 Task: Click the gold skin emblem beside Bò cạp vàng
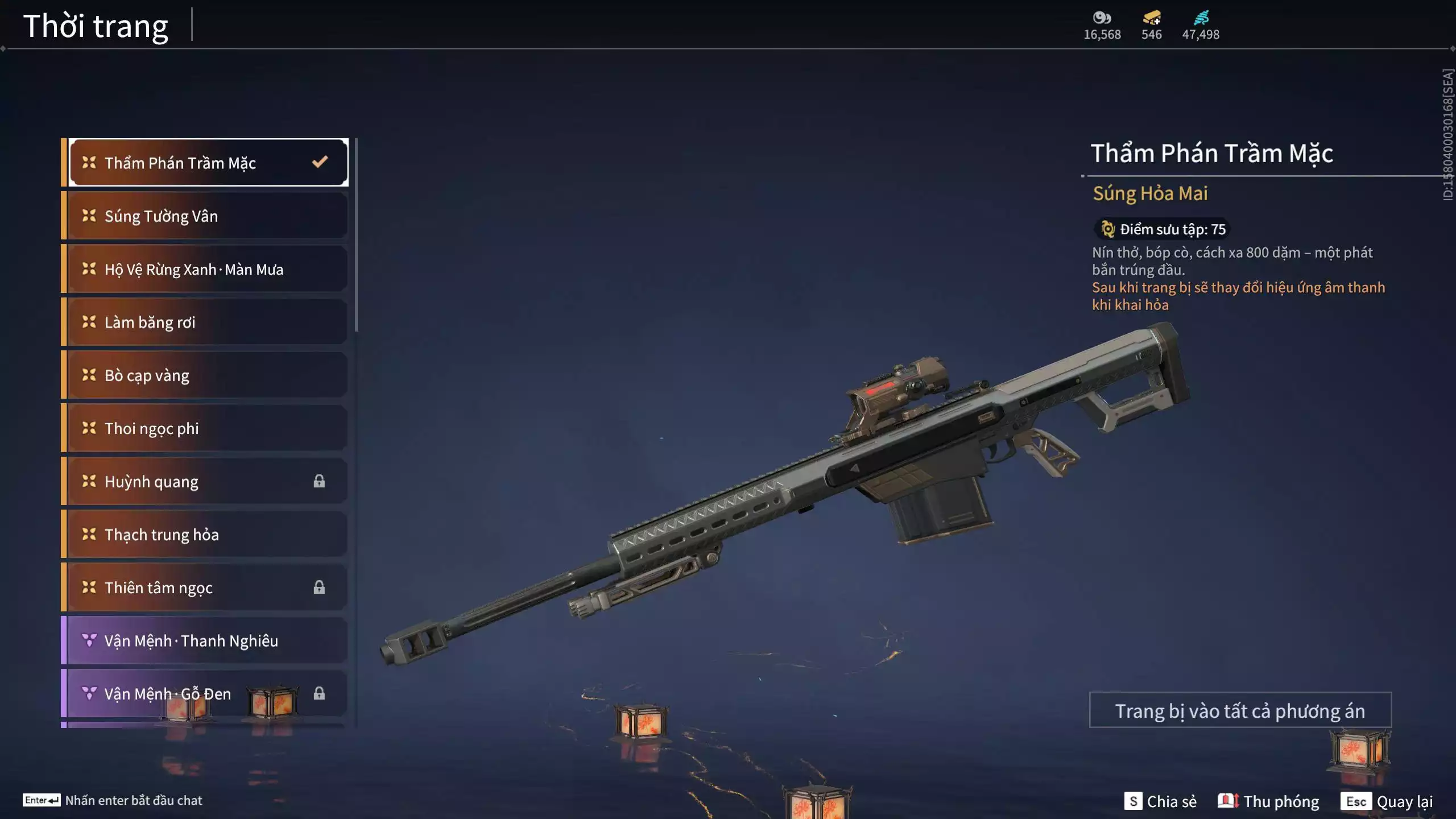point(88,375)
